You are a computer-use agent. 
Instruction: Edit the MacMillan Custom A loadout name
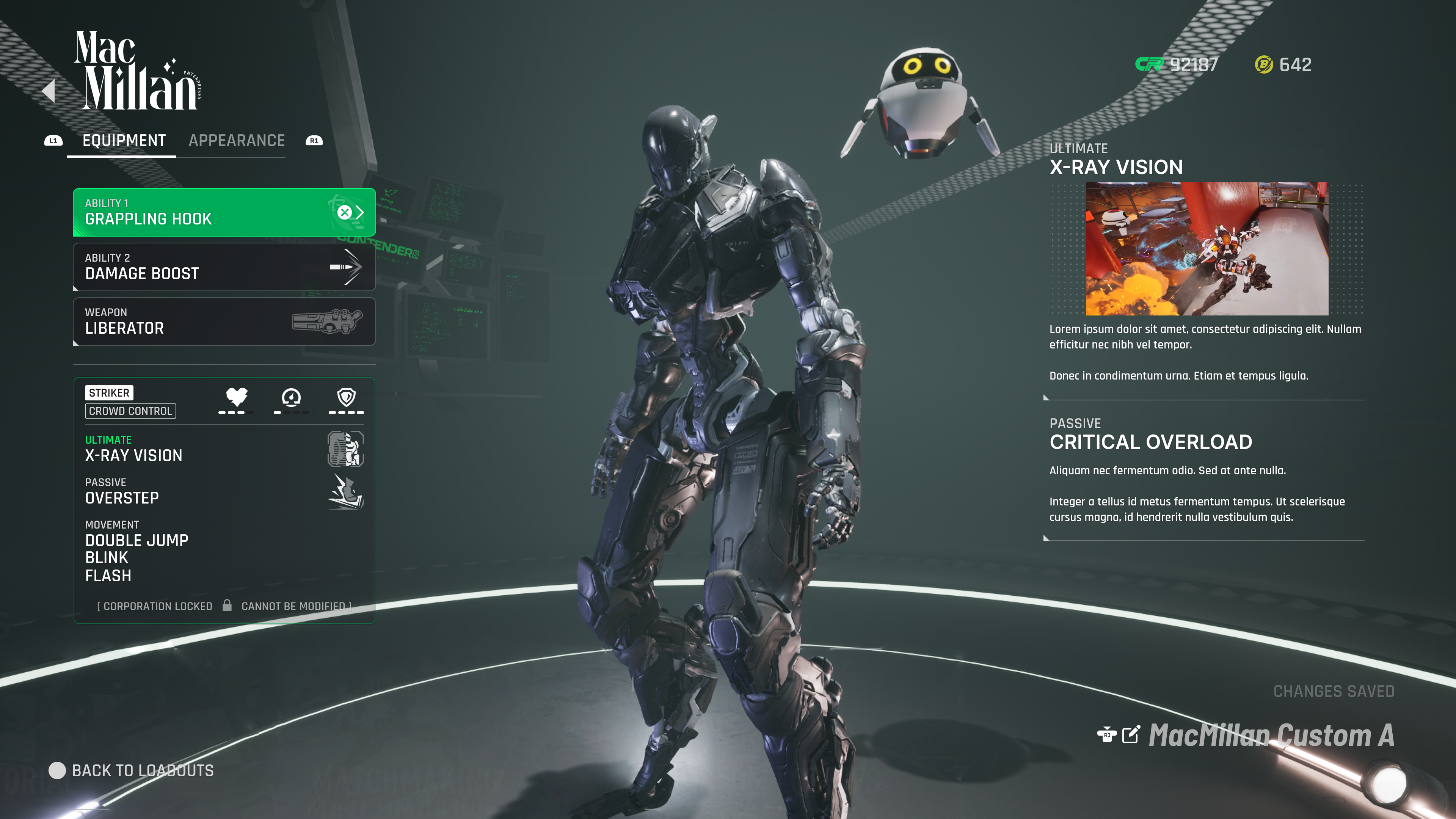1130,735
